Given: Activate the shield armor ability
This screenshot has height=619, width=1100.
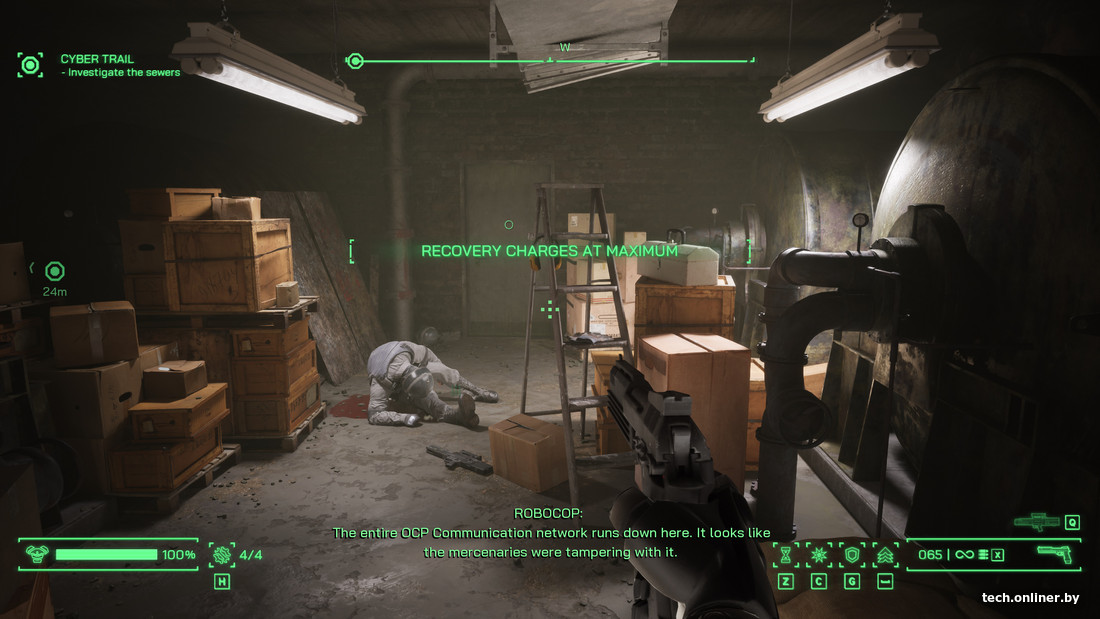Looking at the screenshot, I should (852, 555).
